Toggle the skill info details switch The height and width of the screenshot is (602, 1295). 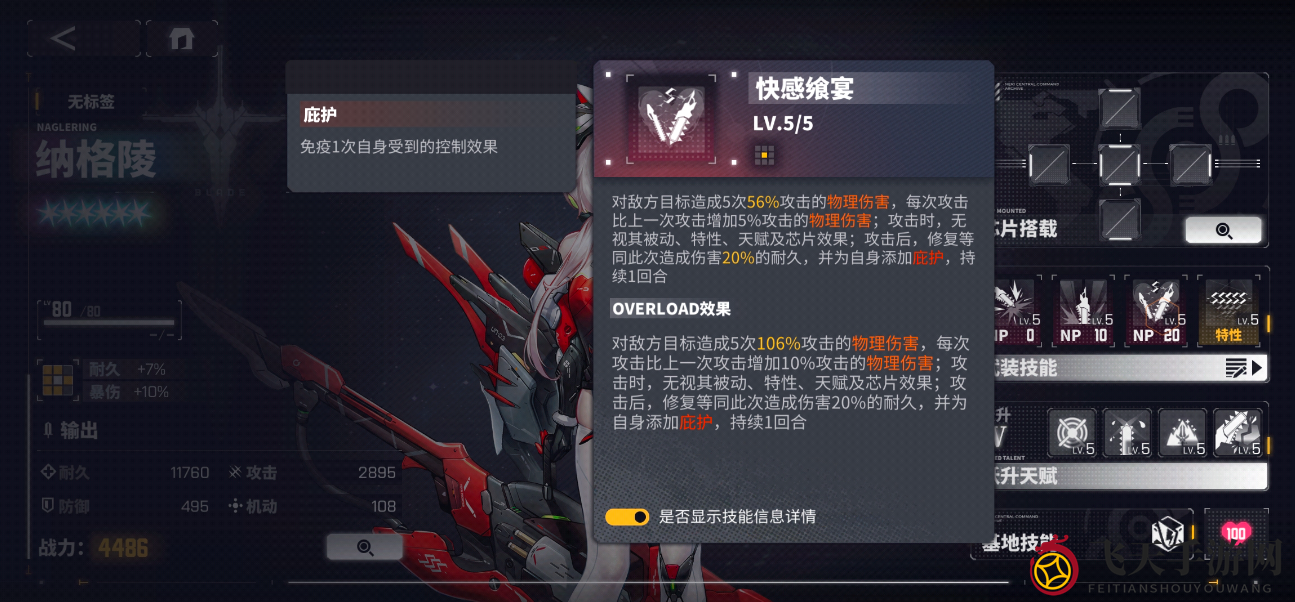627,517
